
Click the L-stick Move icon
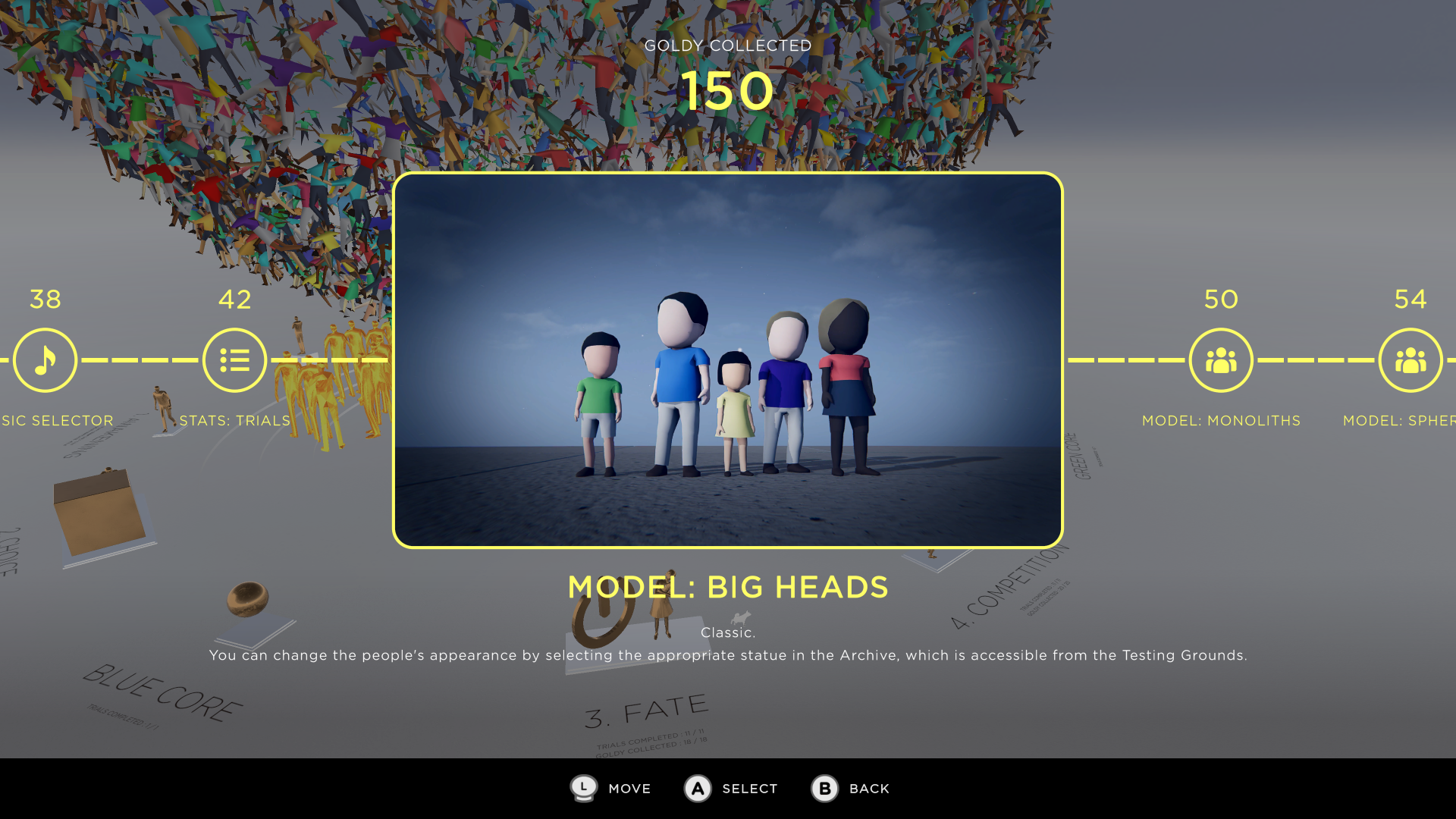point(583,789)
